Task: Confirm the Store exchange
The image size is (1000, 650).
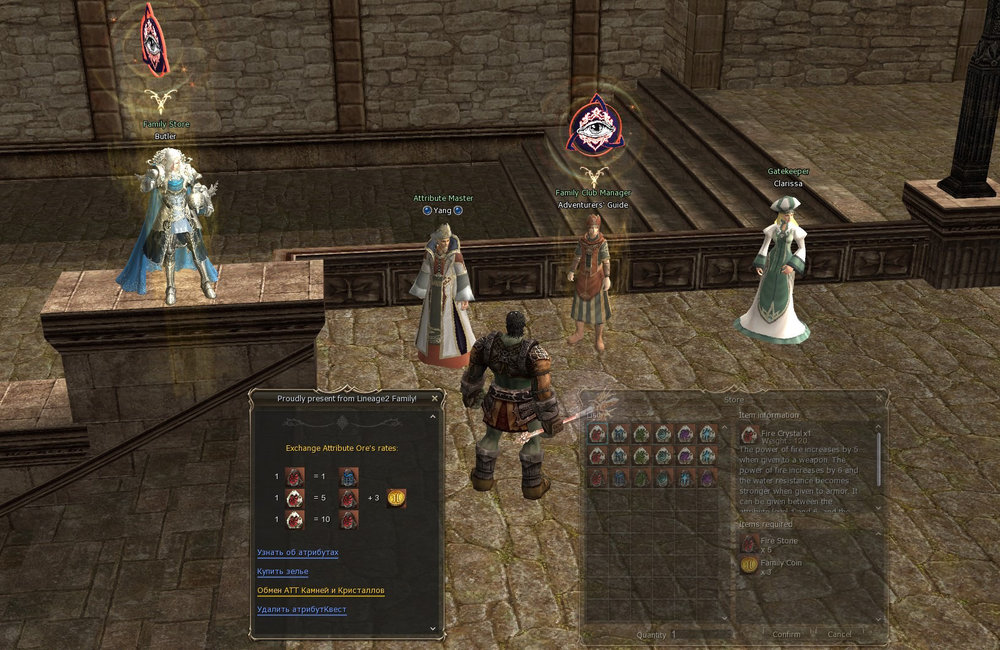Action: click(786, 634)
